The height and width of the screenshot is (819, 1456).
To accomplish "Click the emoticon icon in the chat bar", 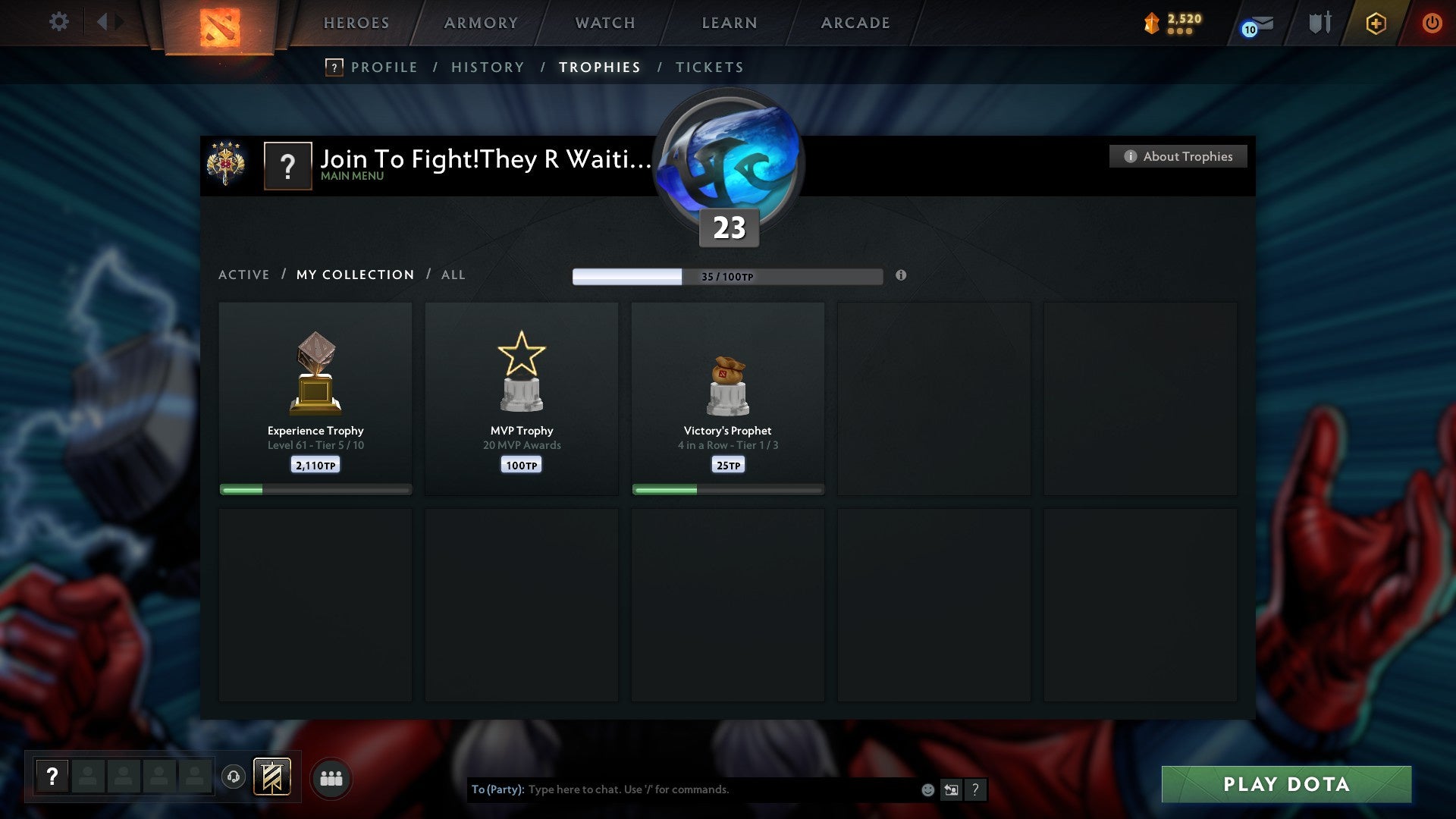I will pyautogui.click(x=927, y=789).
